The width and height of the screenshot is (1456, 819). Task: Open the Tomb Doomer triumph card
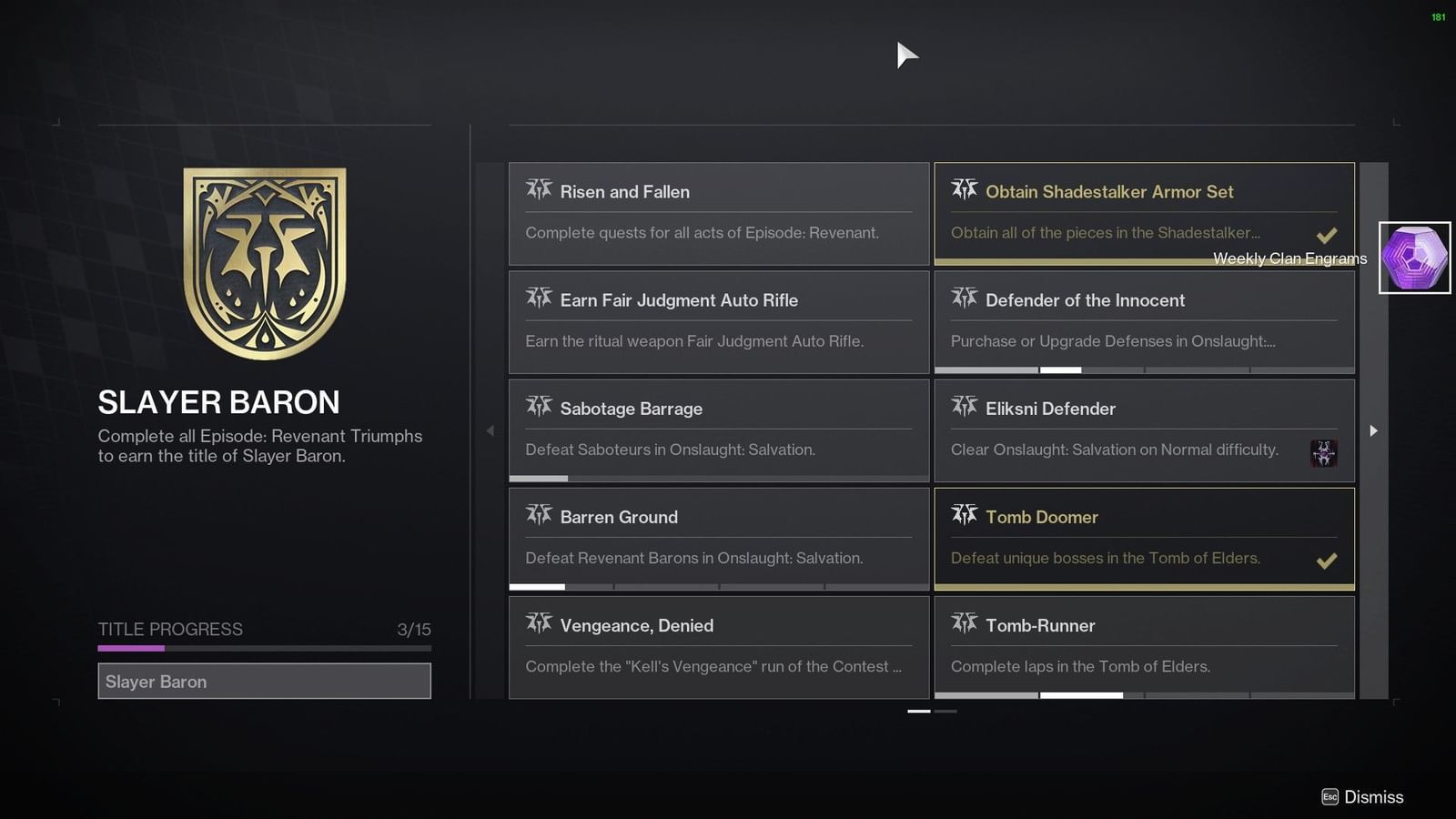point(1142,537)
